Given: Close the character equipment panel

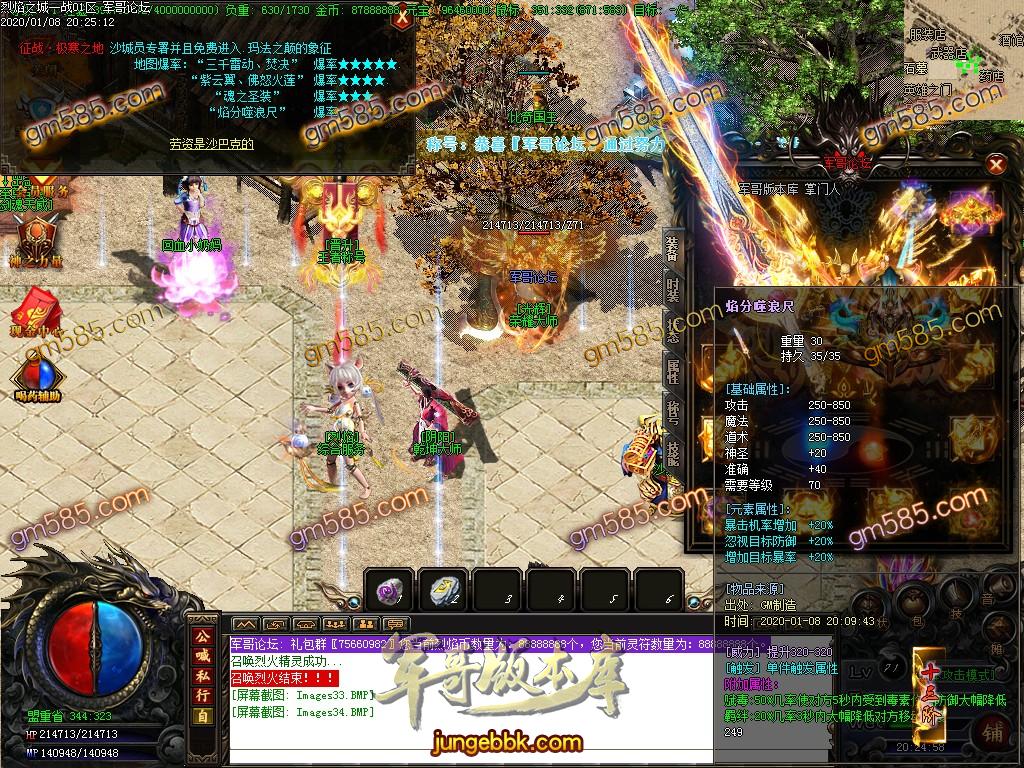Looking at the screenshot, I should point(995,164).
